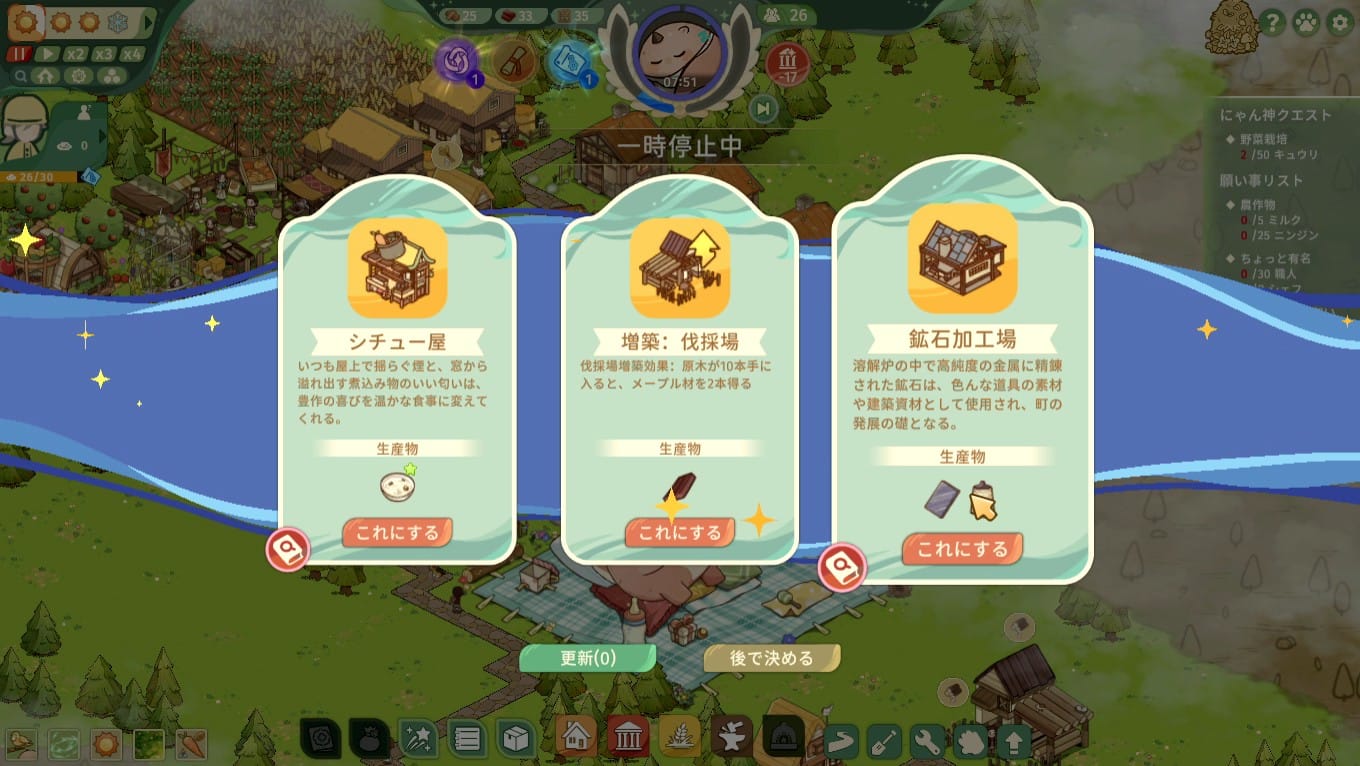The height and width of the screenshot is (766, 1360).
Task: Select これにする under 鉱石加工場
Action: coord(962,549)
